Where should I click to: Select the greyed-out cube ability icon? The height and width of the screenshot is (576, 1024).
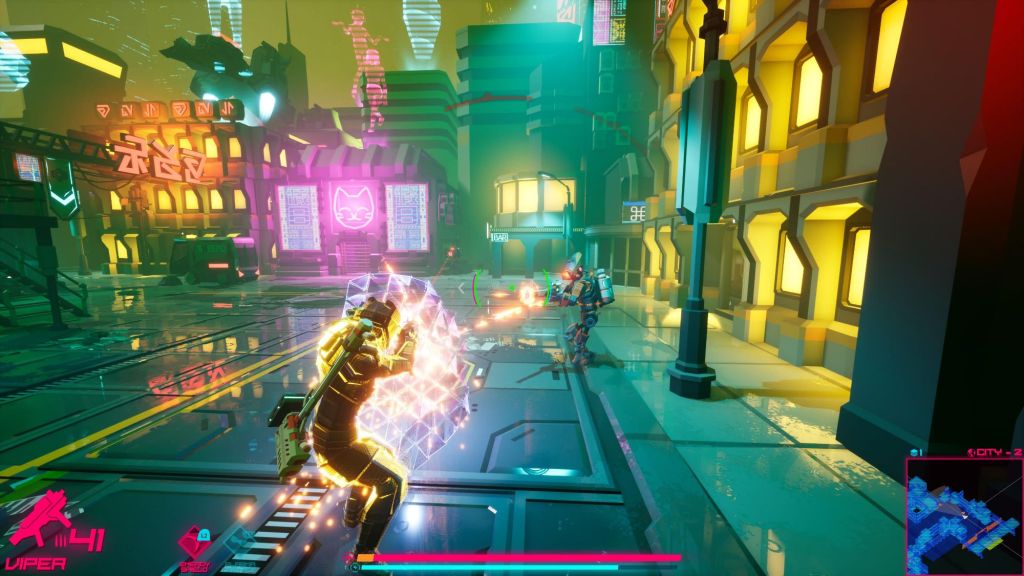(239, 541)
